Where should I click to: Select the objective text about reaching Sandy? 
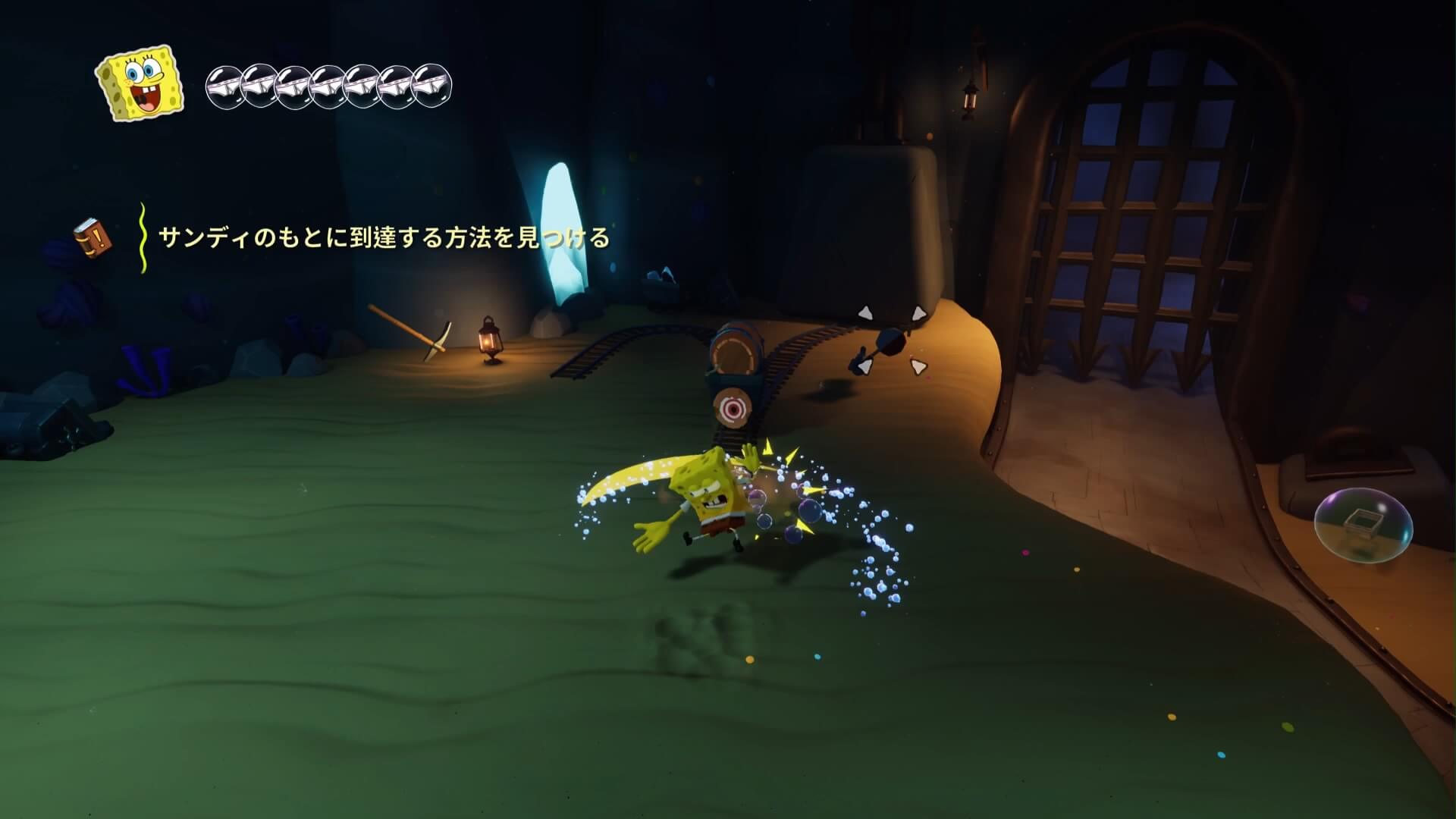point(384,238)
